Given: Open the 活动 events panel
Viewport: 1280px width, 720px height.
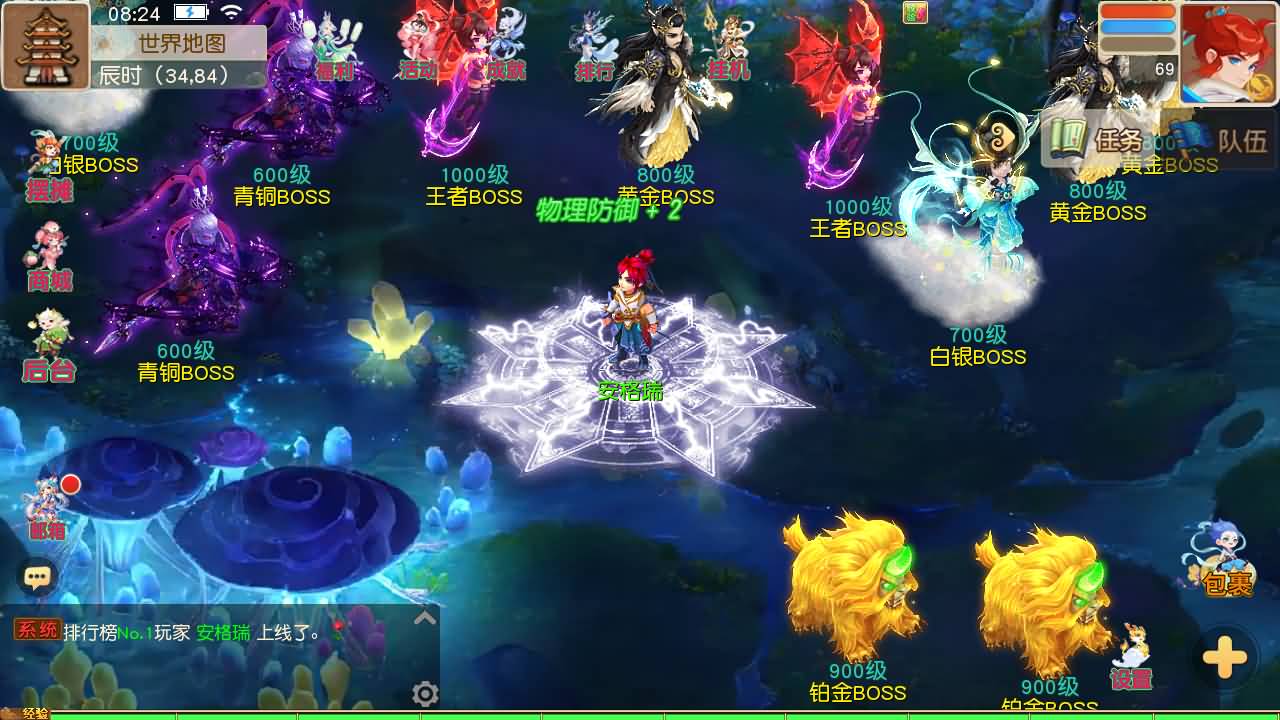Looking at the screenshot, I should click(x=421, y=72).
